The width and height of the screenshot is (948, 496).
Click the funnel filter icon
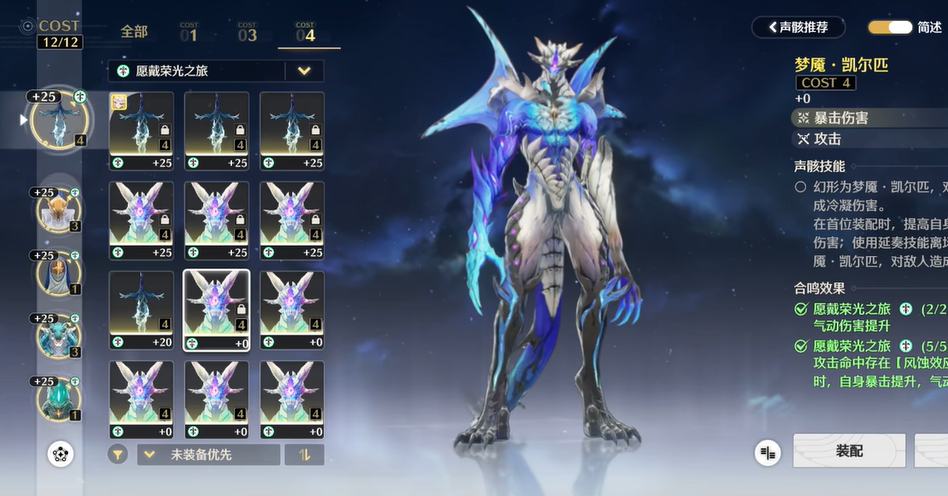(x=119, y=454)
